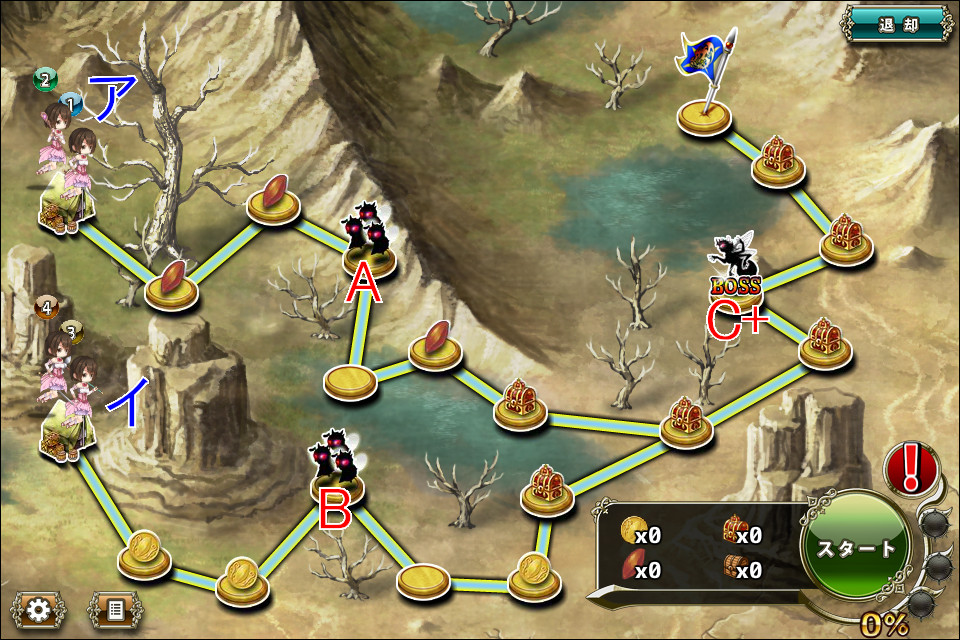Image resolution: width=960 pixels, height=640 pixels.
Task: Start the stage with the green スタート button
Action: tap(857, 548)
